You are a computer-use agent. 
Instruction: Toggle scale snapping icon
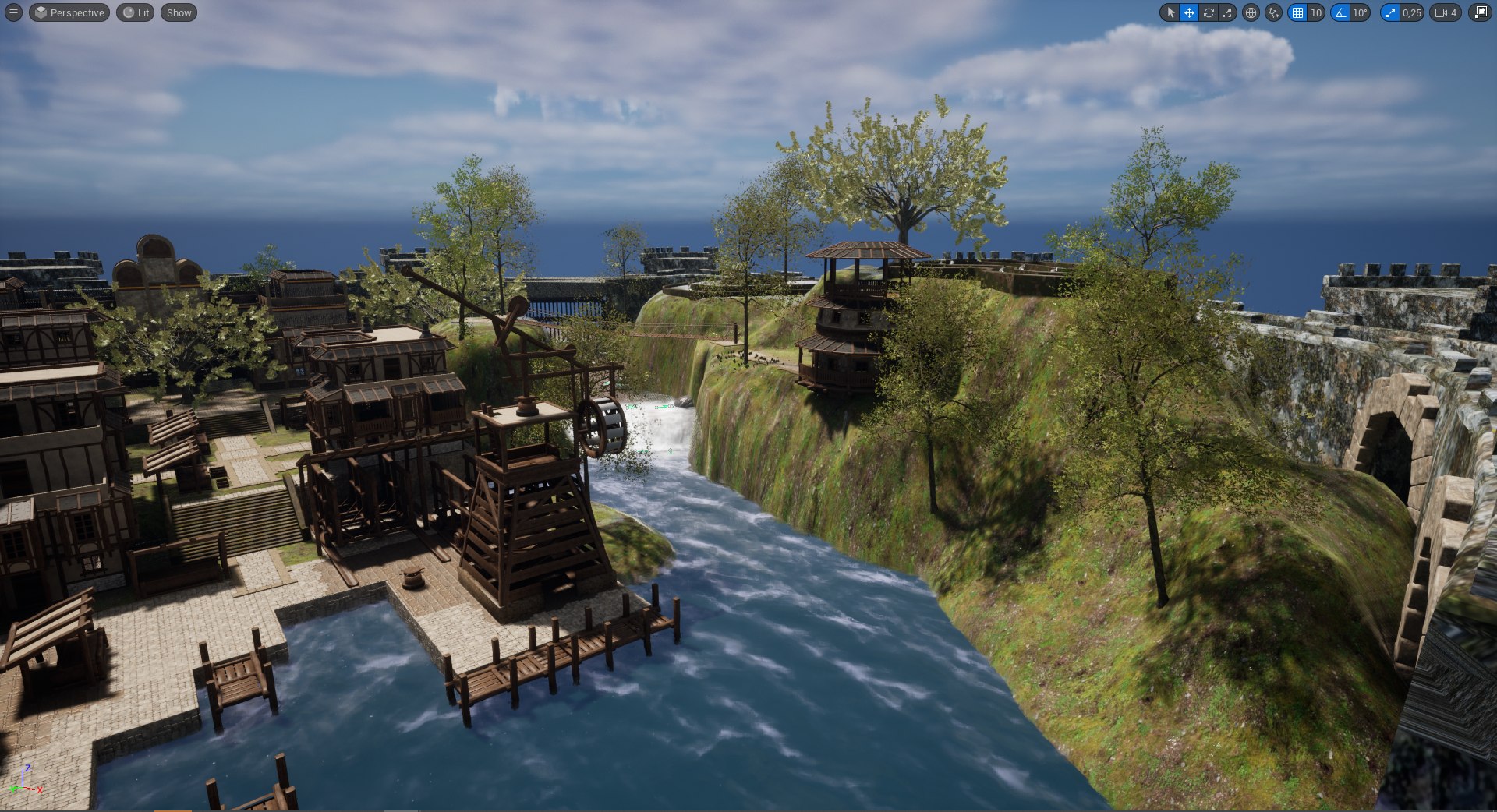point(1390,12)
